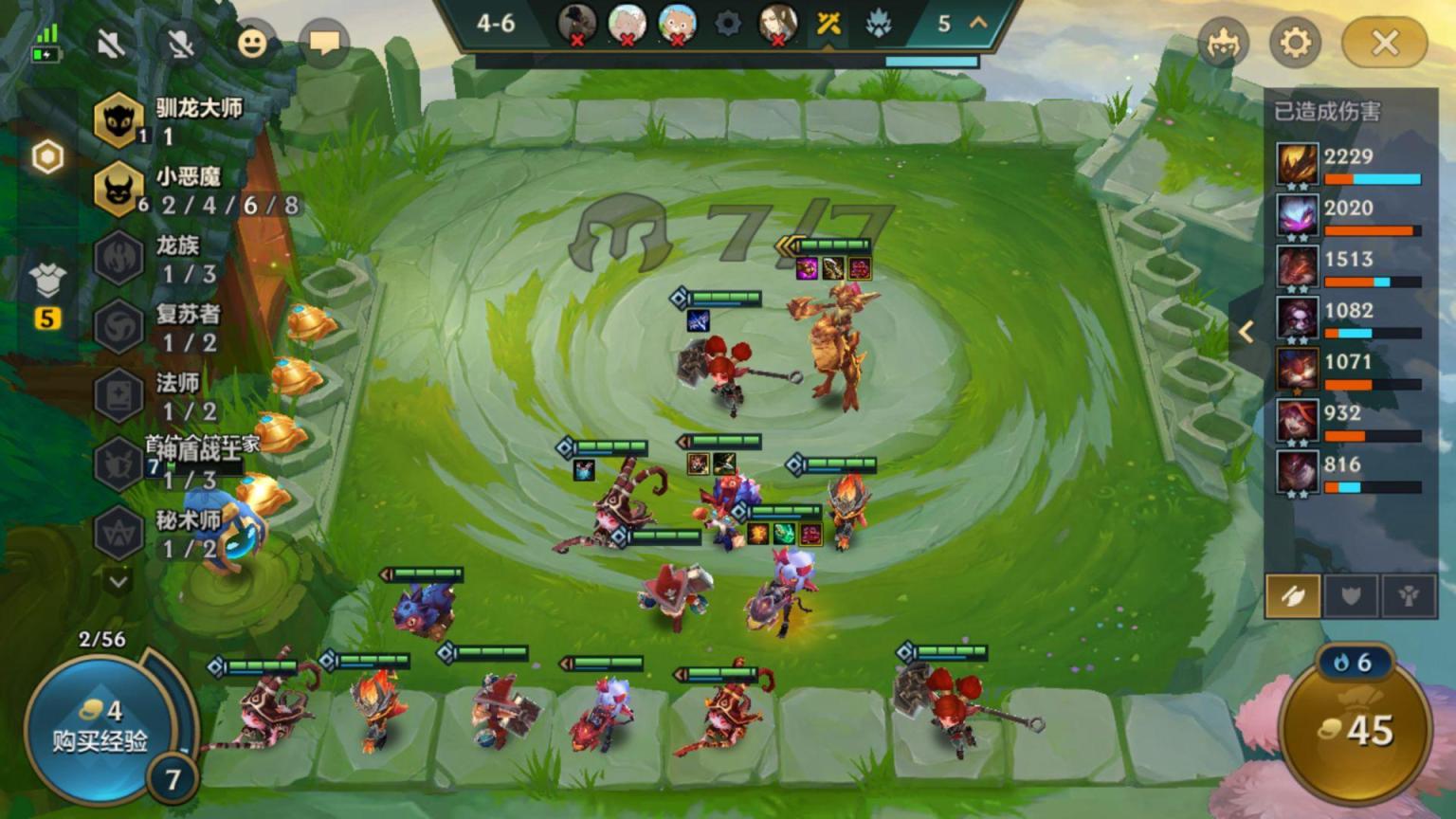
Task: Switch to the damage dealt tab
Action: tap(1292, 595)
